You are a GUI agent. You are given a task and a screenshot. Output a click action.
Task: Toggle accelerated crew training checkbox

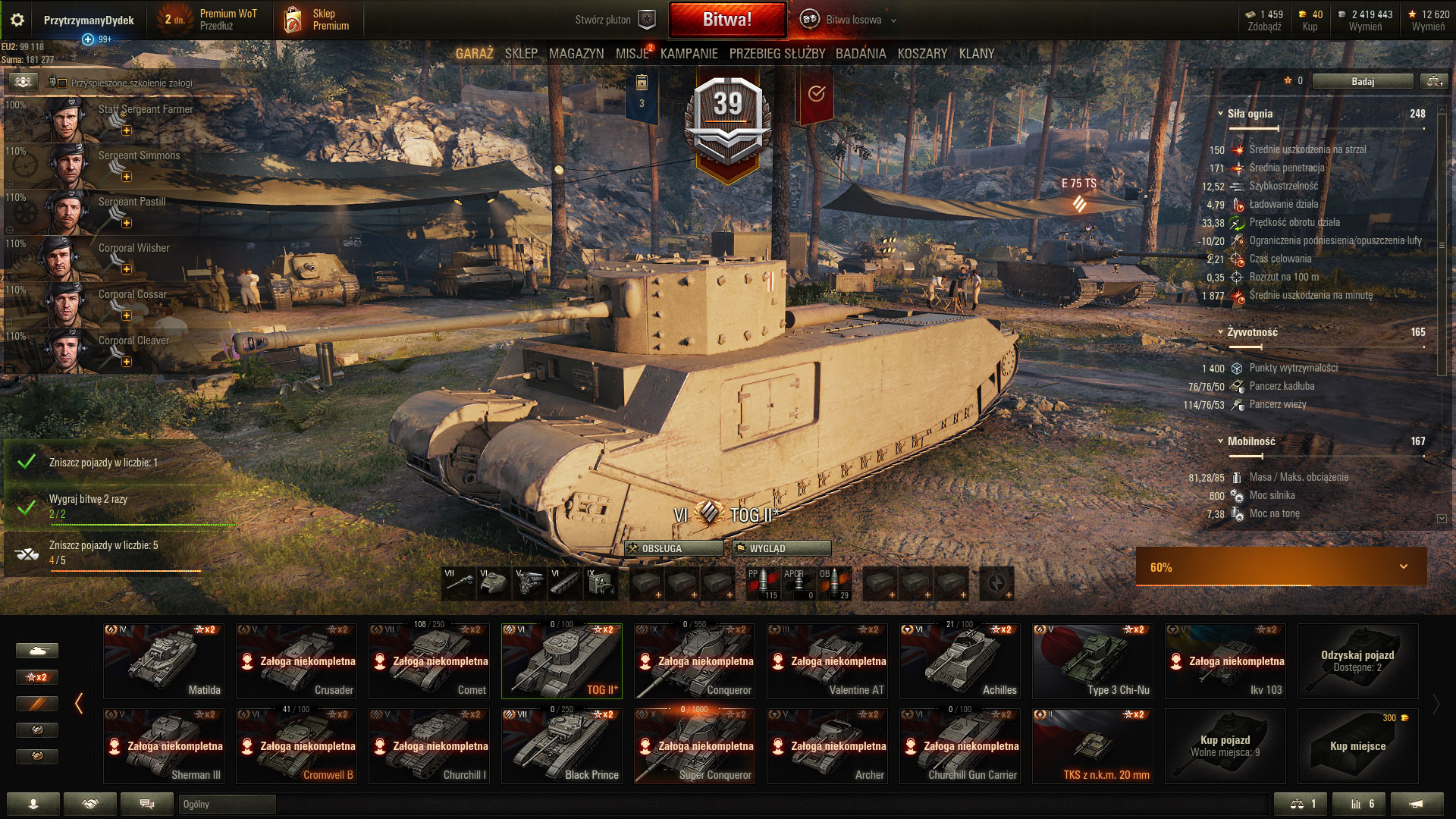tap(62, 83)
